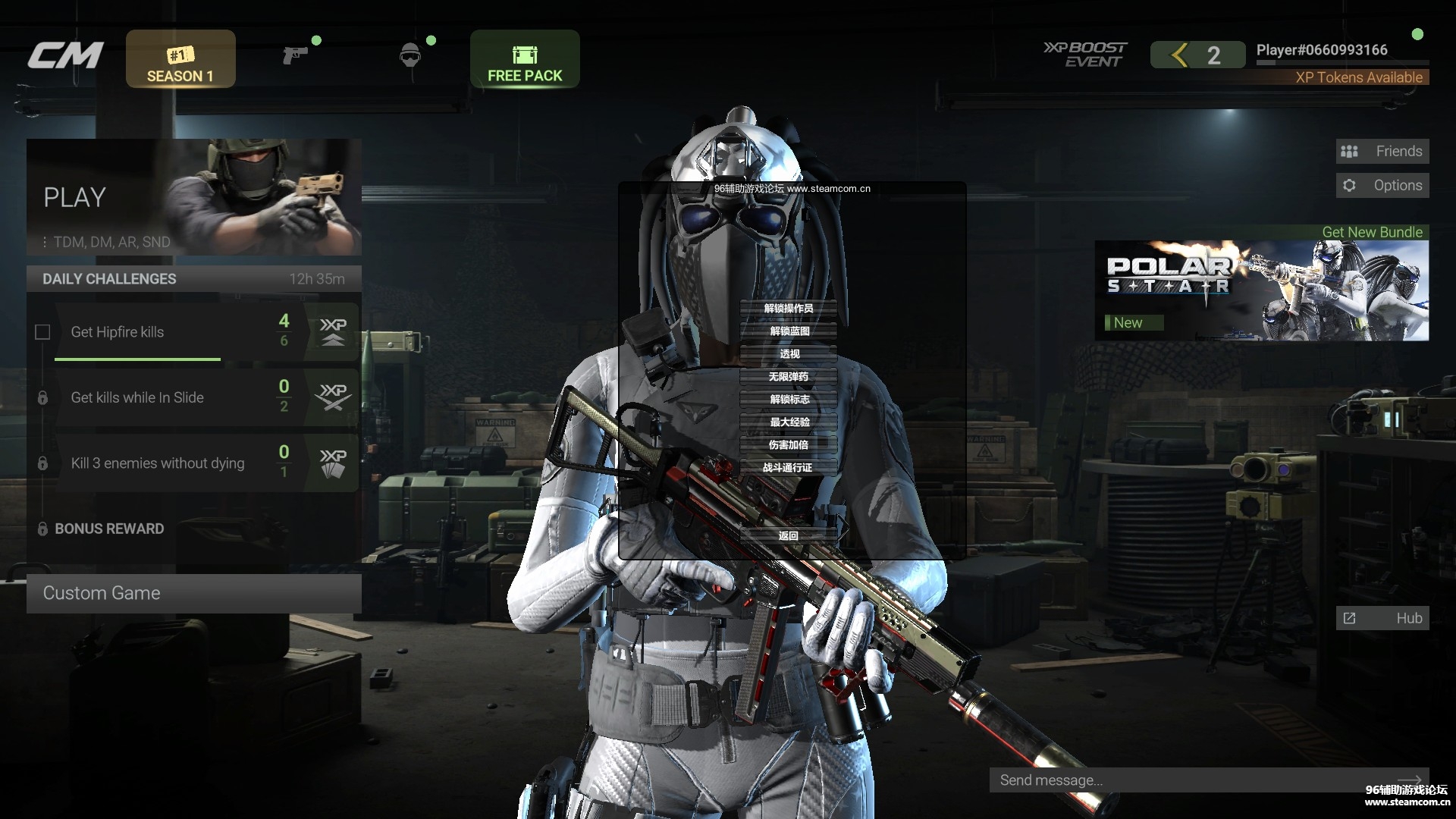Claim the Free Pack
Image resolution: width=1456 pixels, height=819 pixels.
(525, 59)
